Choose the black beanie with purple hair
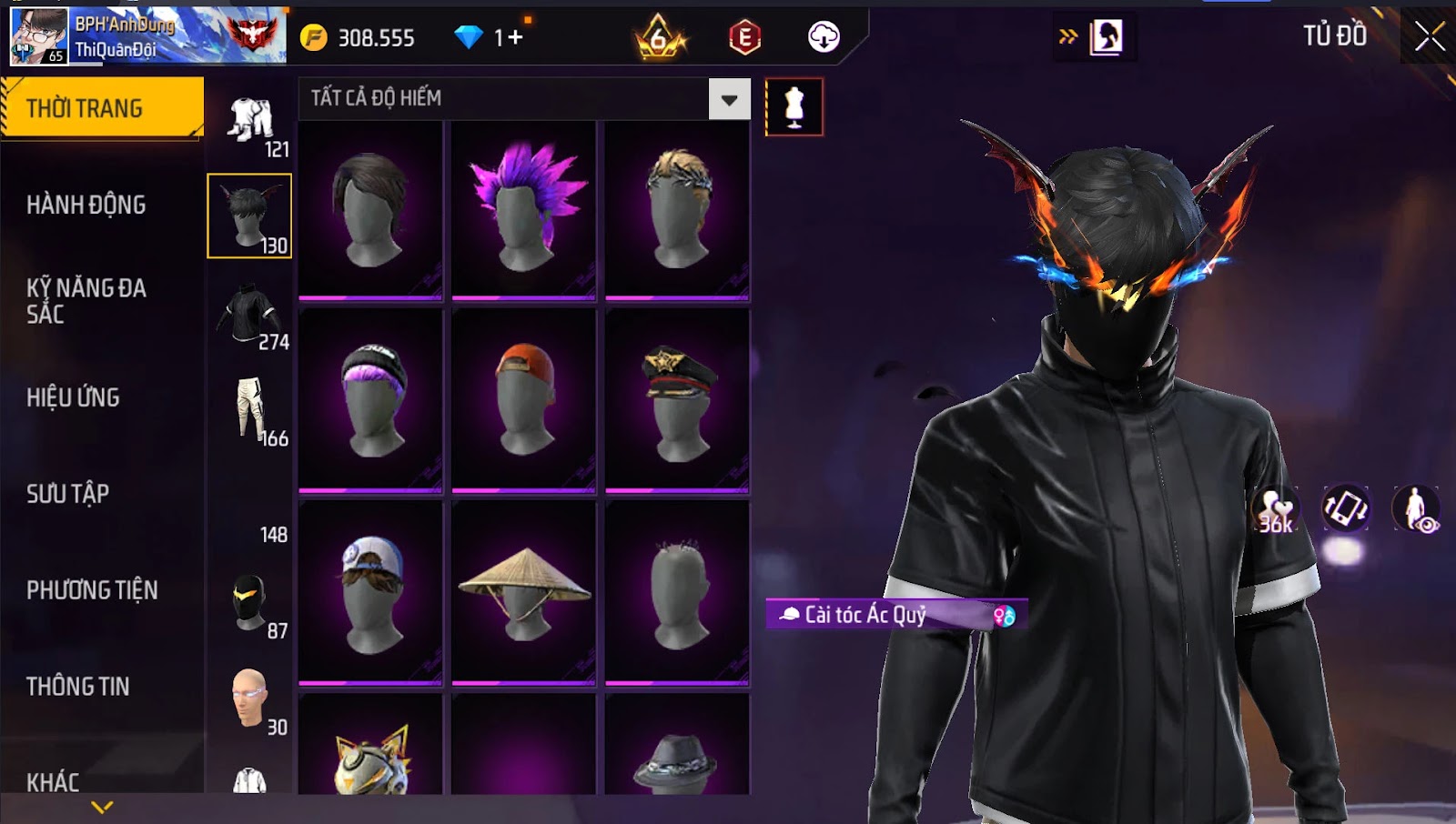 pos(370,400)
